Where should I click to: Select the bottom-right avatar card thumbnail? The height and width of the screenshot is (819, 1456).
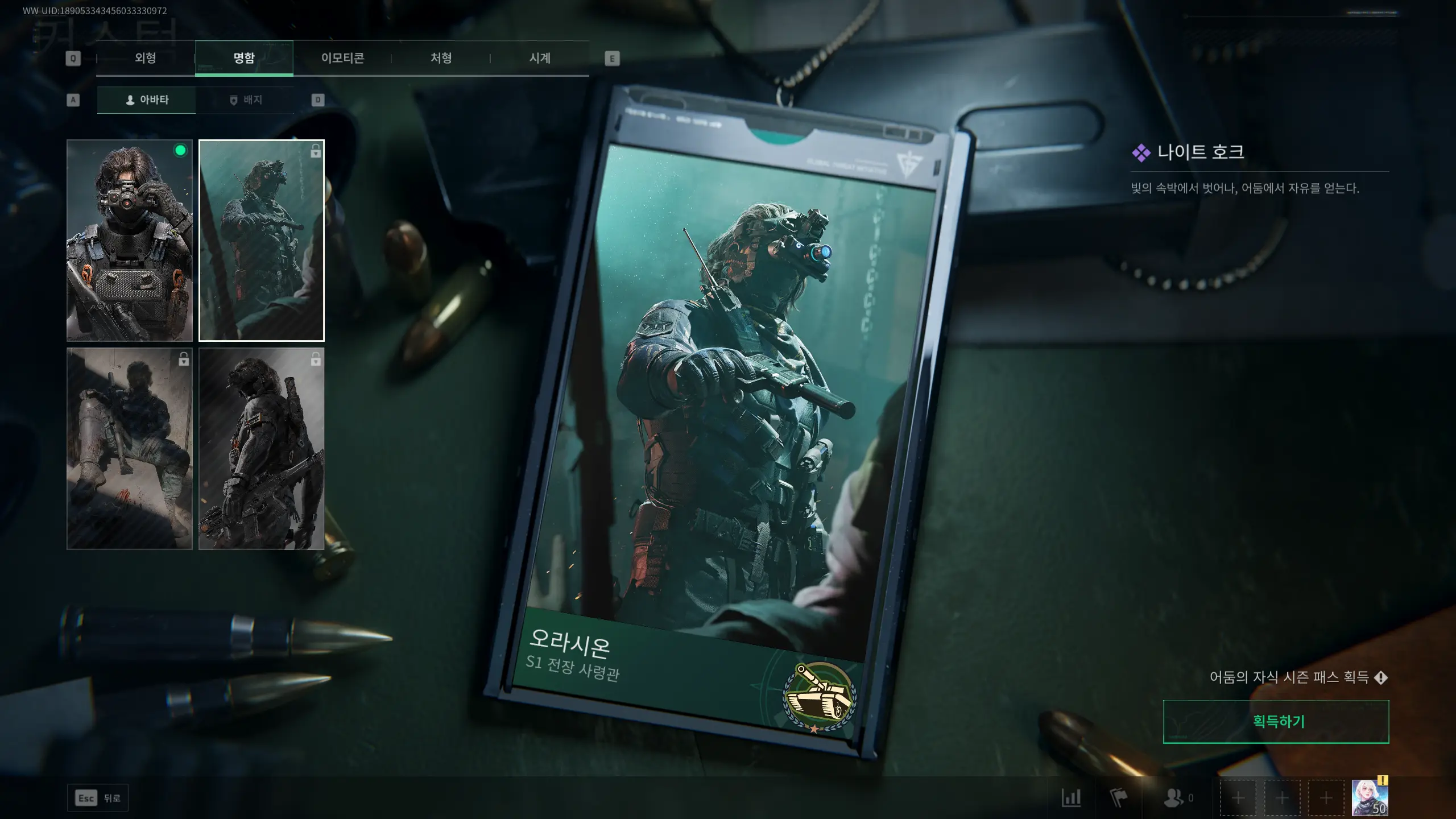[x=262, y=449]
